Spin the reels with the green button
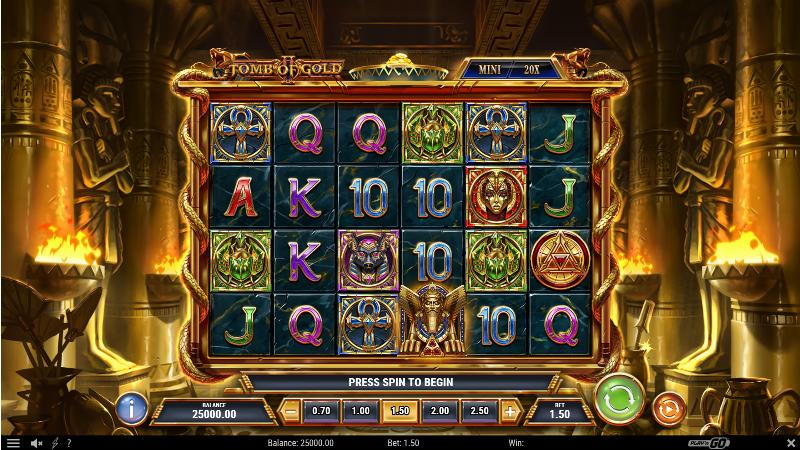 [619, 402]
